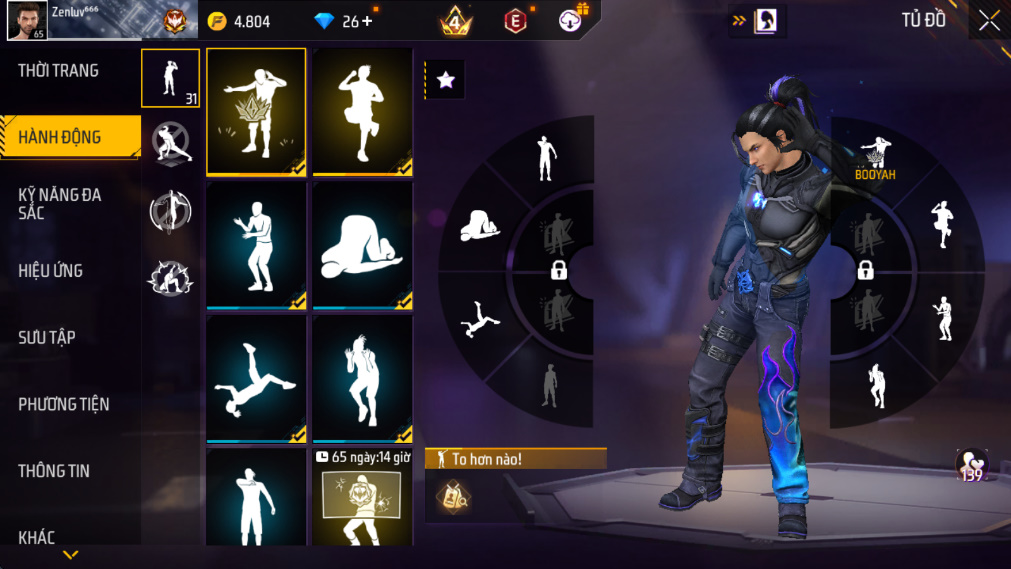Choose the bowing-on-ground emote tile

(x=362, y=245)
